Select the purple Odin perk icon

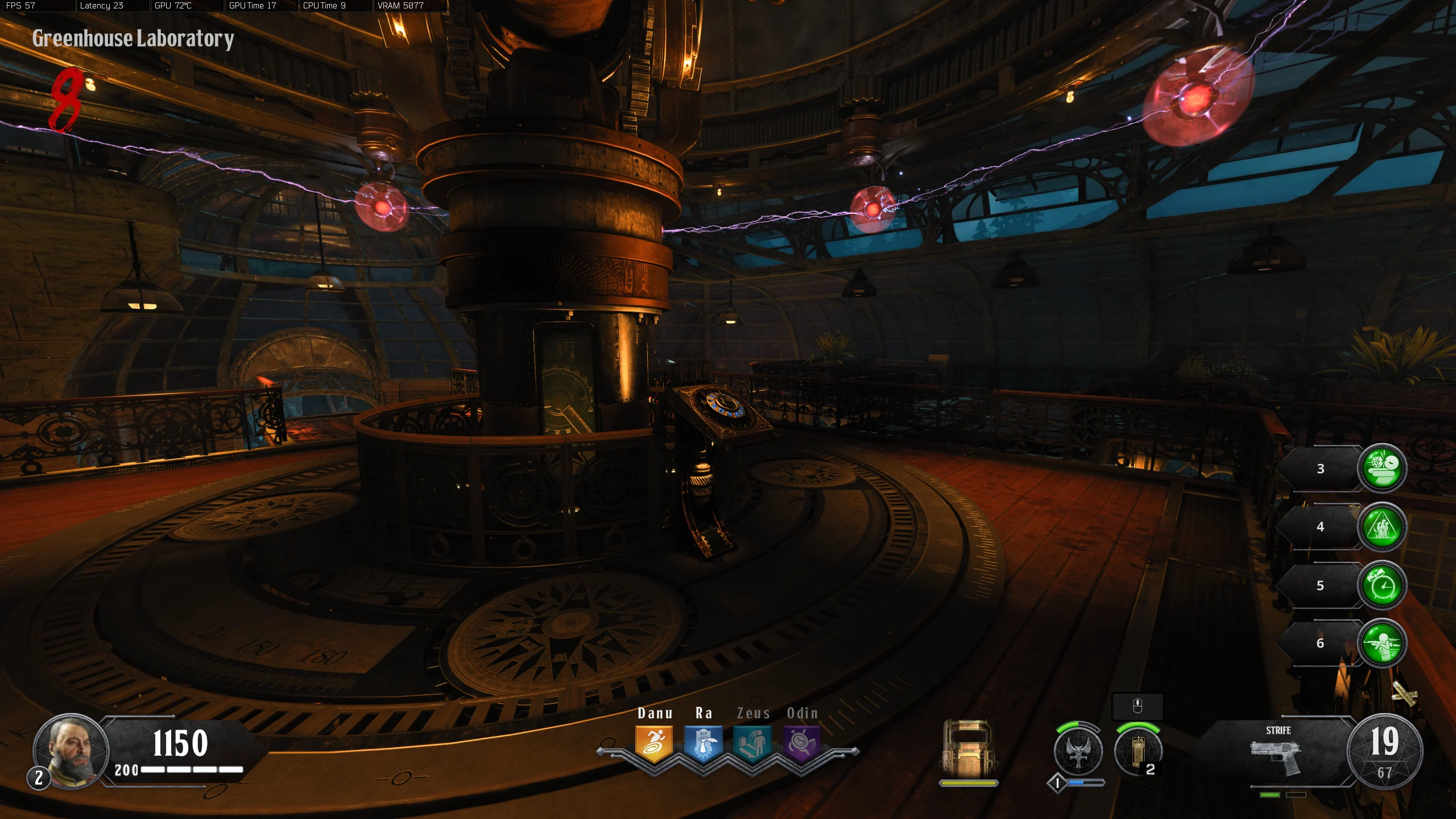coord(802,743)
